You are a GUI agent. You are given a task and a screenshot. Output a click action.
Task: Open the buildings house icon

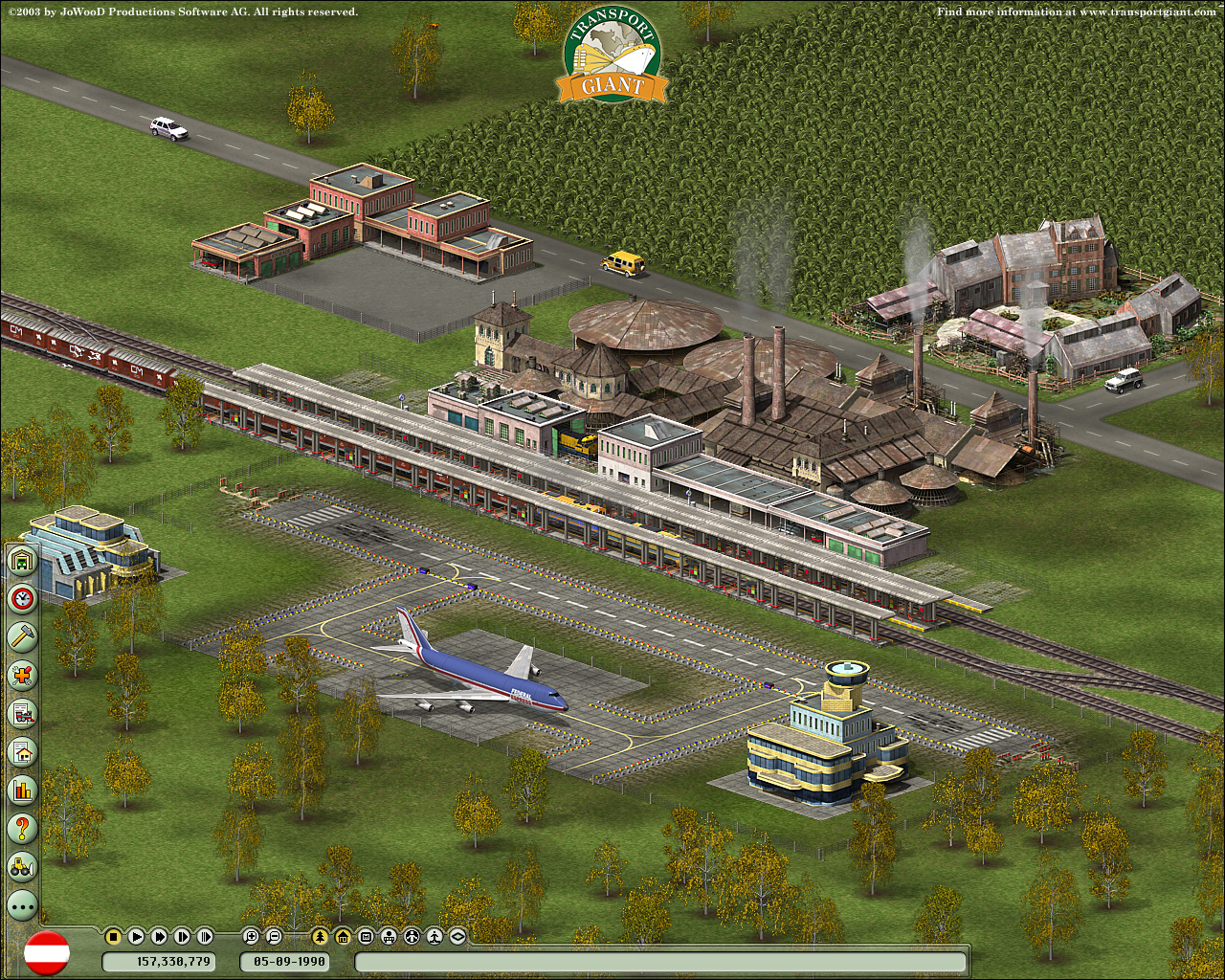(20, 750)
